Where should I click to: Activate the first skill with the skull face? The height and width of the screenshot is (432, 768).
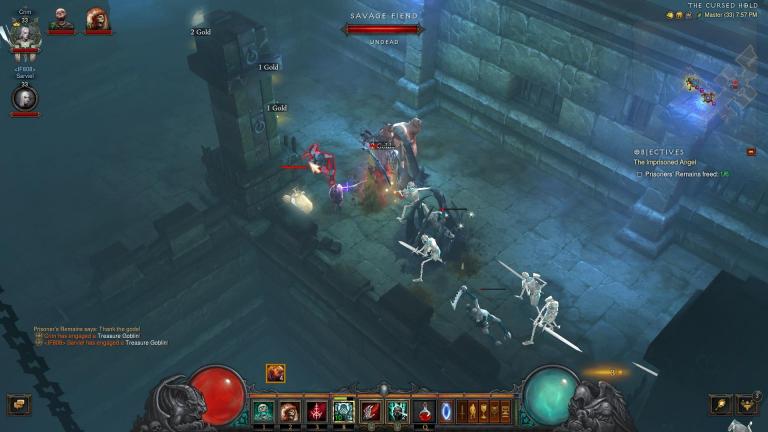click(263, 410)
